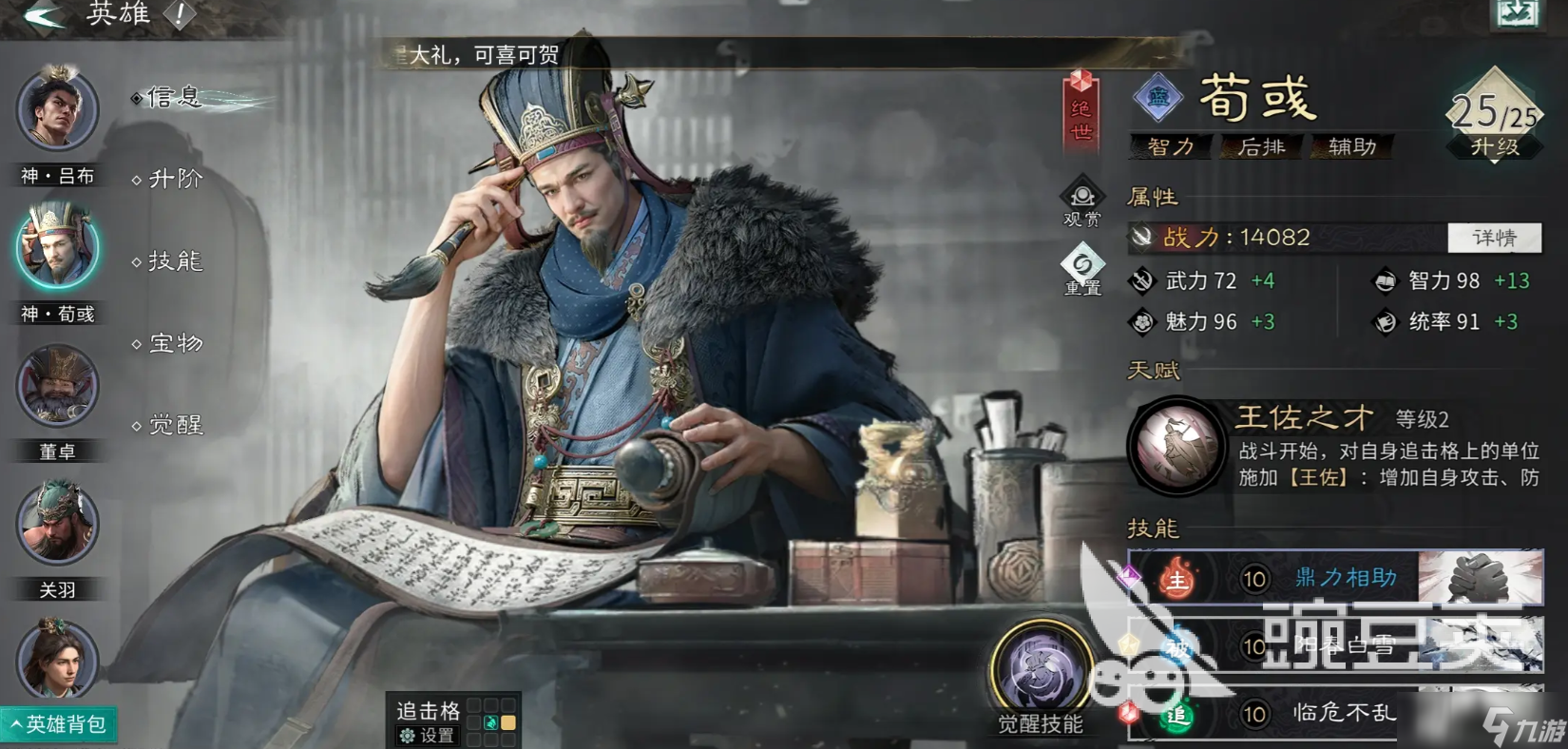The image size is (1568, 749).
Task: Select the 鼎力相助 skill icon
Action: pos(1176,577)
